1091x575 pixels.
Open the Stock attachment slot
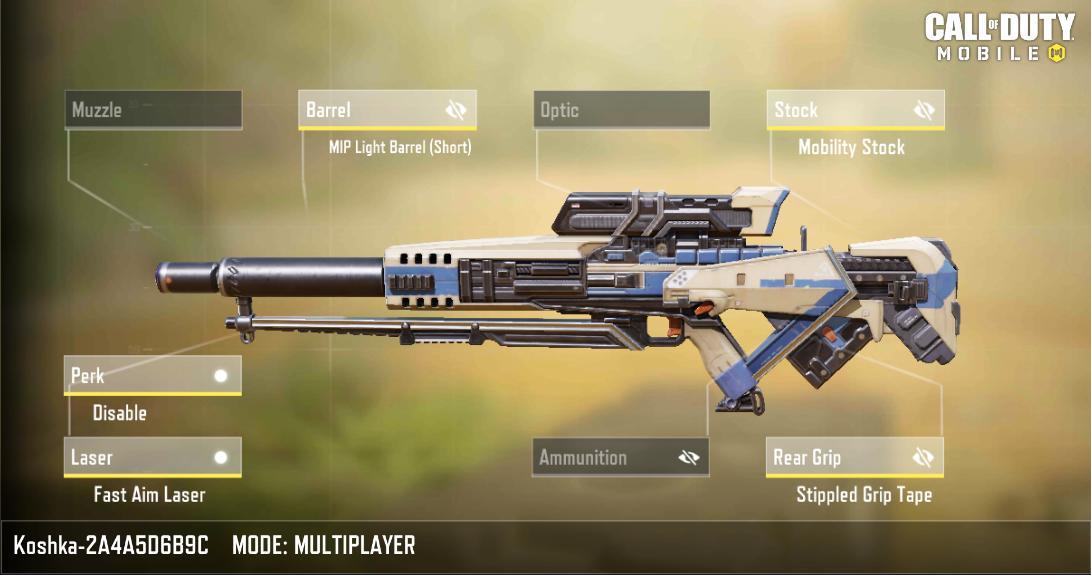tap(840, 110)
